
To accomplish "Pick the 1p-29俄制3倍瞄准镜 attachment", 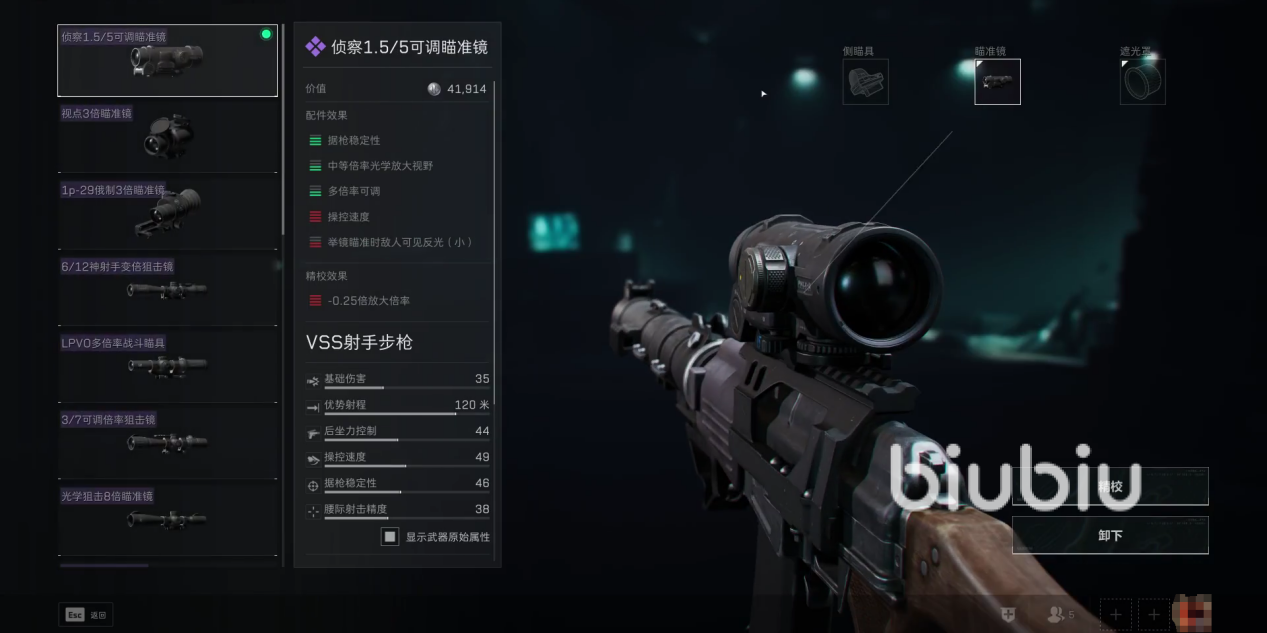I will tap(167, 213).
